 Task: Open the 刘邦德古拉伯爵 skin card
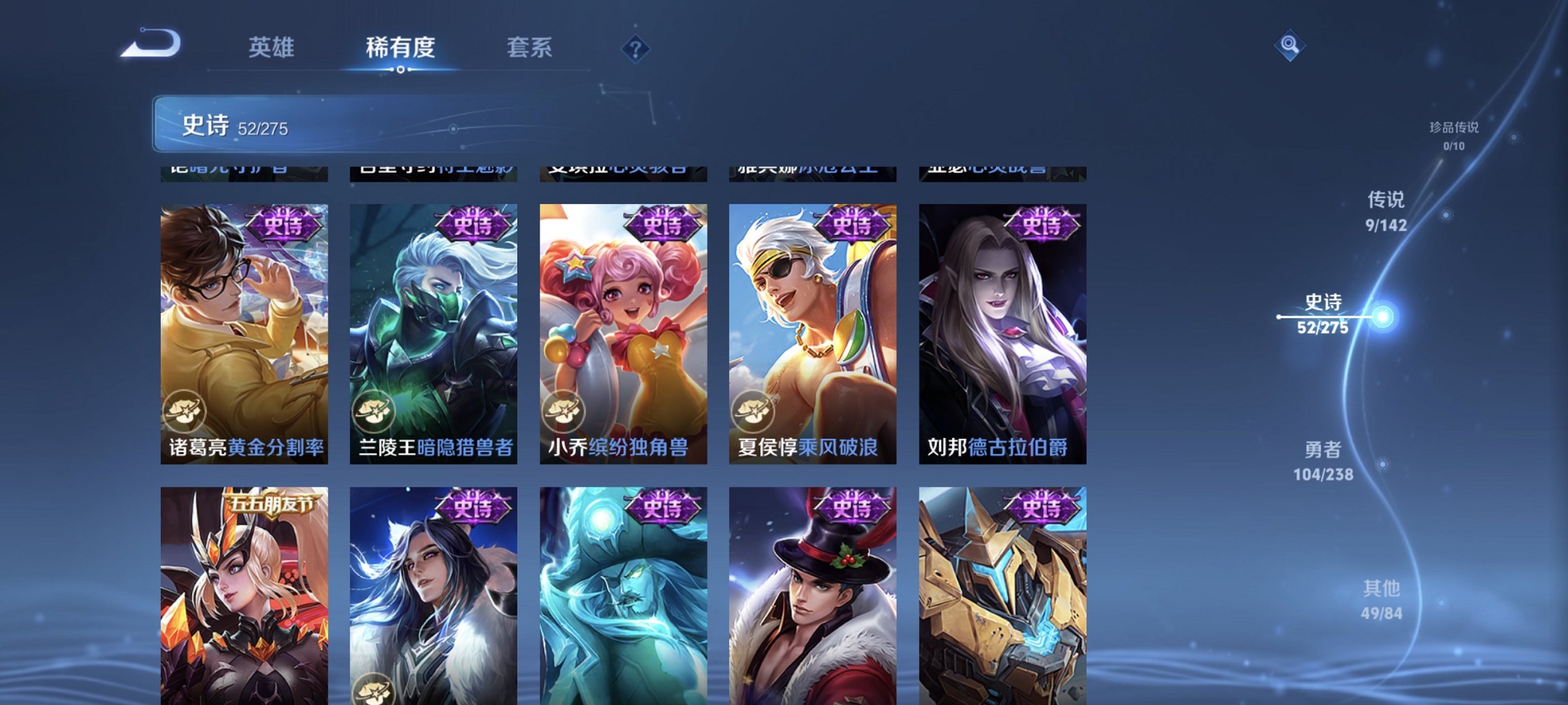click(x=1008, y=332)
